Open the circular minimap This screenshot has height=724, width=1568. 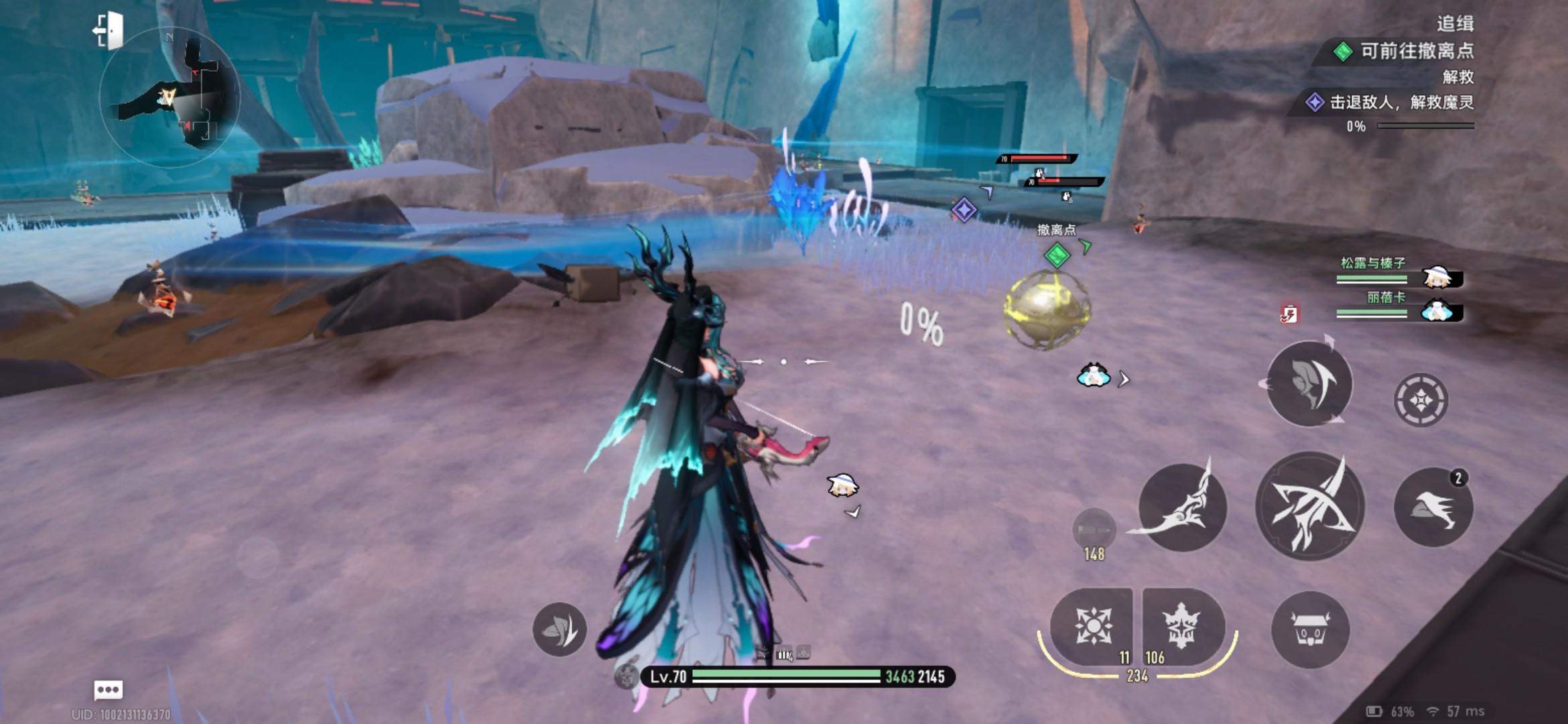click(170, 98)
